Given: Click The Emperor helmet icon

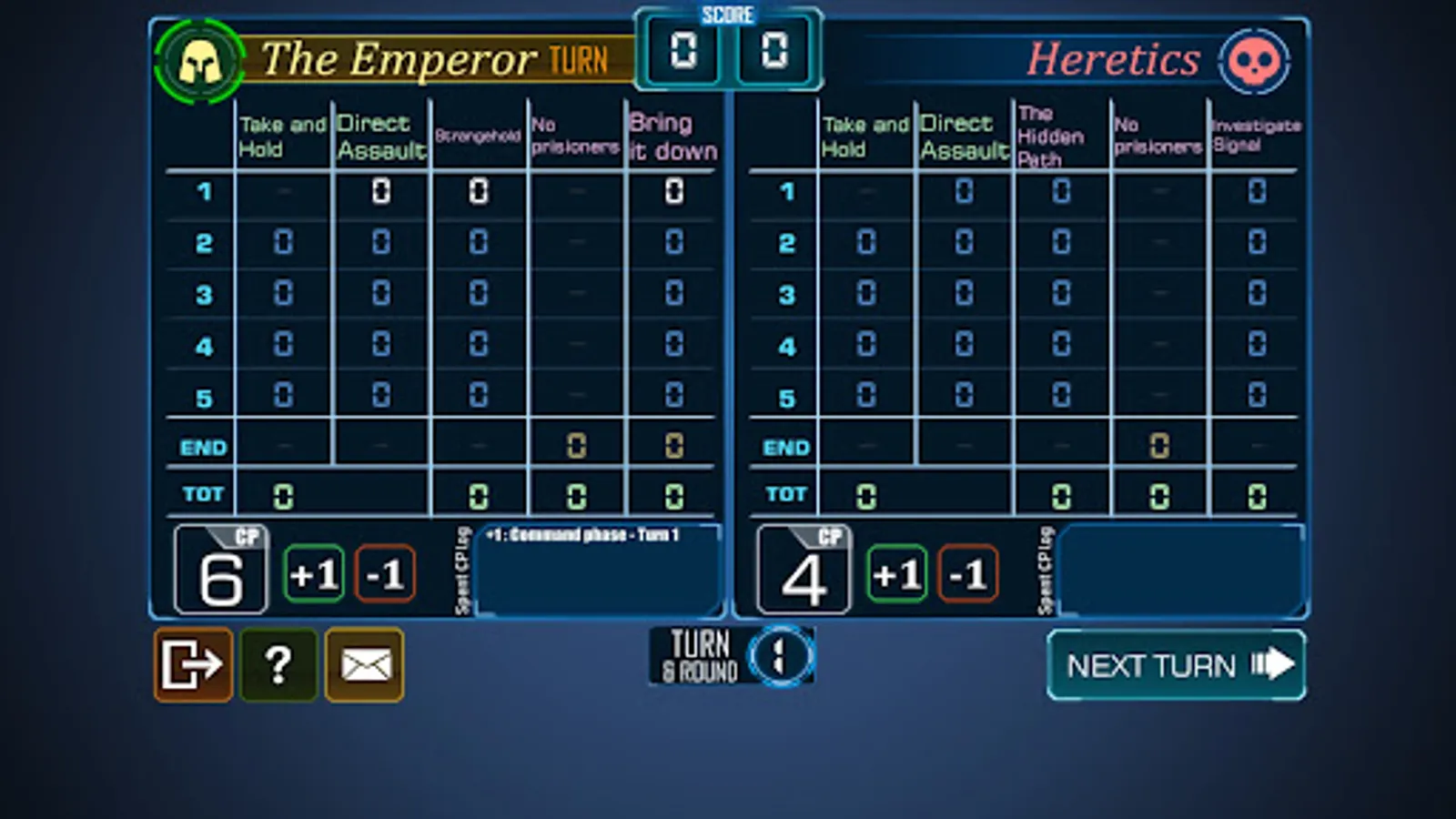Looking at the screenshot, I should (x=200, y=60).
